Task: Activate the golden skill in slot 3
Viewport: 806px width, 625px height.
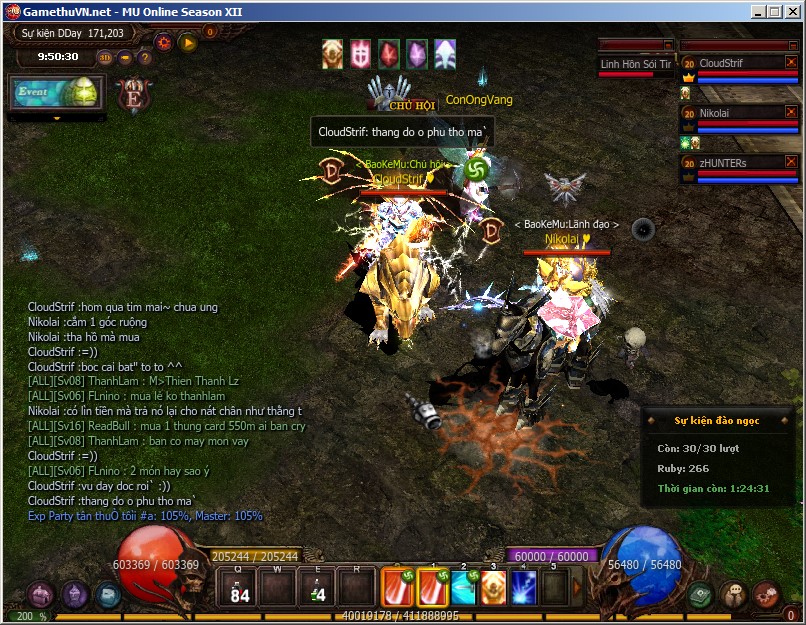Action: [x=493, y=588]
